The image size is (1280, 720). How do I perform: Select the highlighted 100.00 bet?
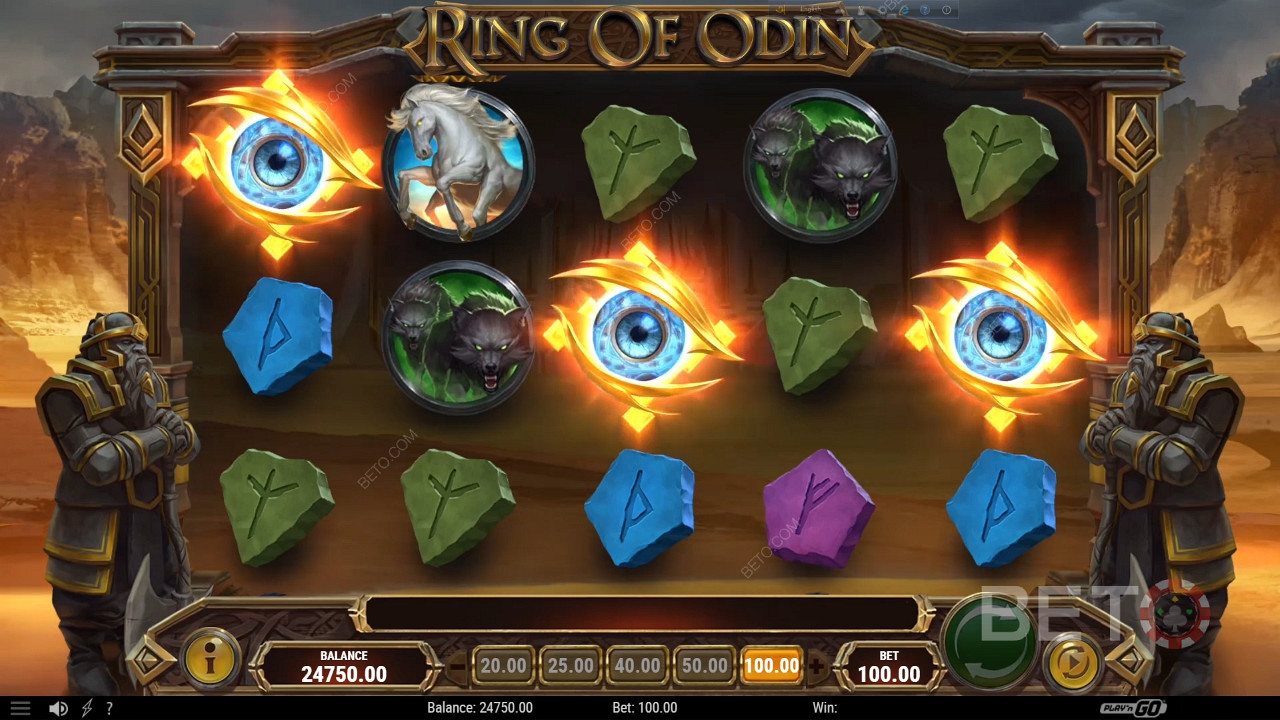pyautogui.click(x=771, y=665)
